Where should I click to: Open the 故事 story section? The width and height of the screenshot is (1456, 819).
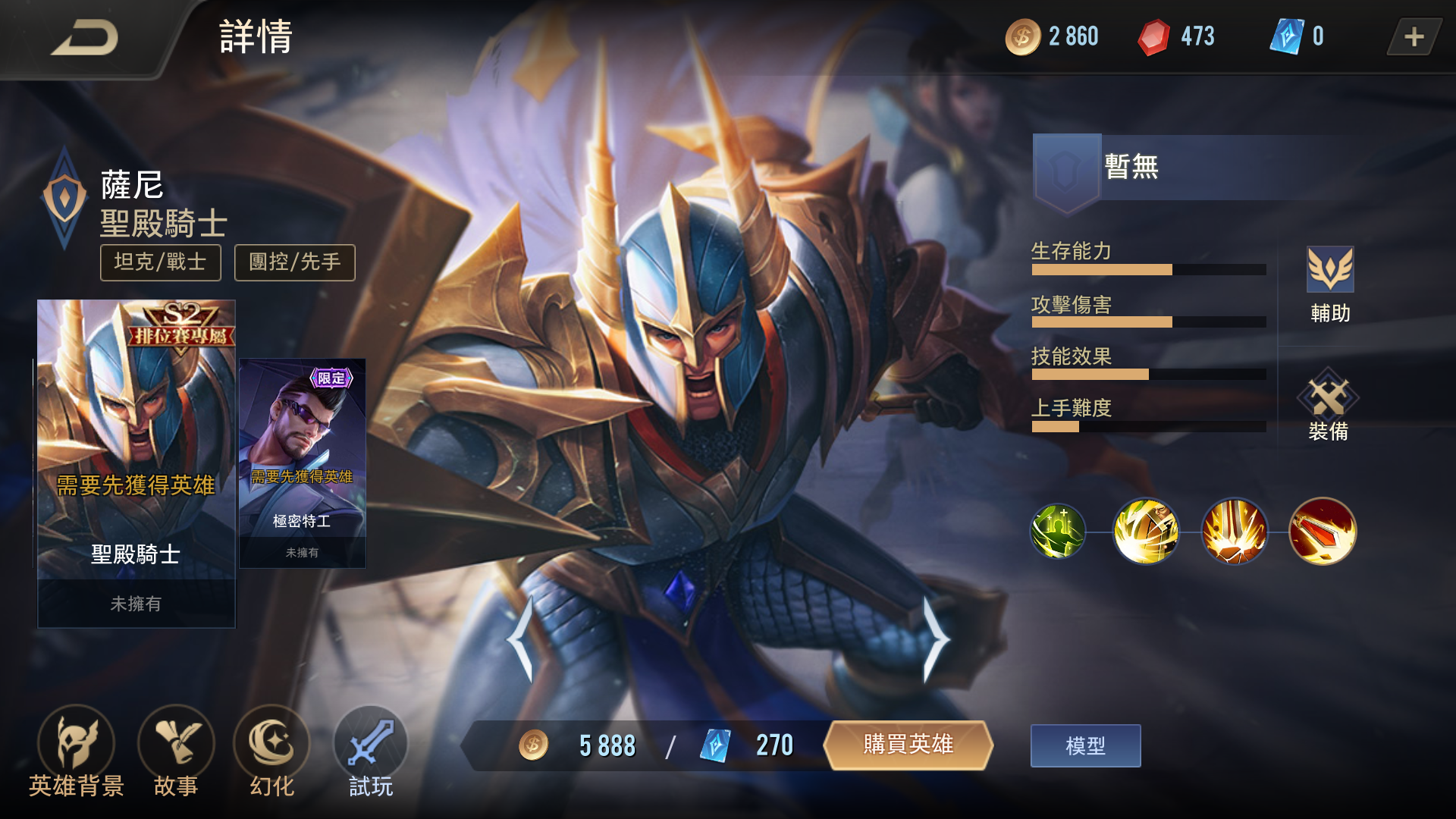click(x=176, y=751)
